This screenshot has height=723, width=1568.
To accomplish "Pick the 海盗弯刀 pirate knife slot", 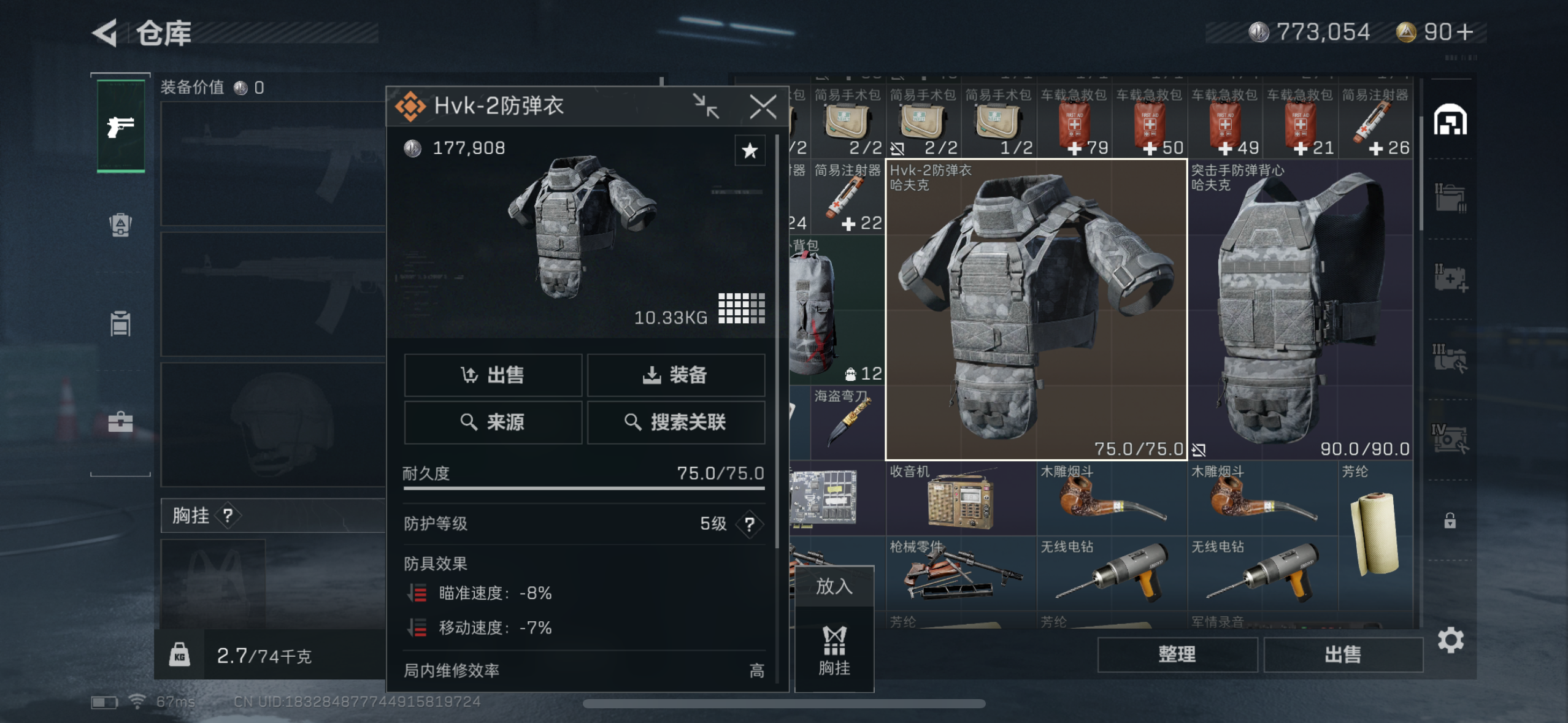I will (x=847, y=423).
